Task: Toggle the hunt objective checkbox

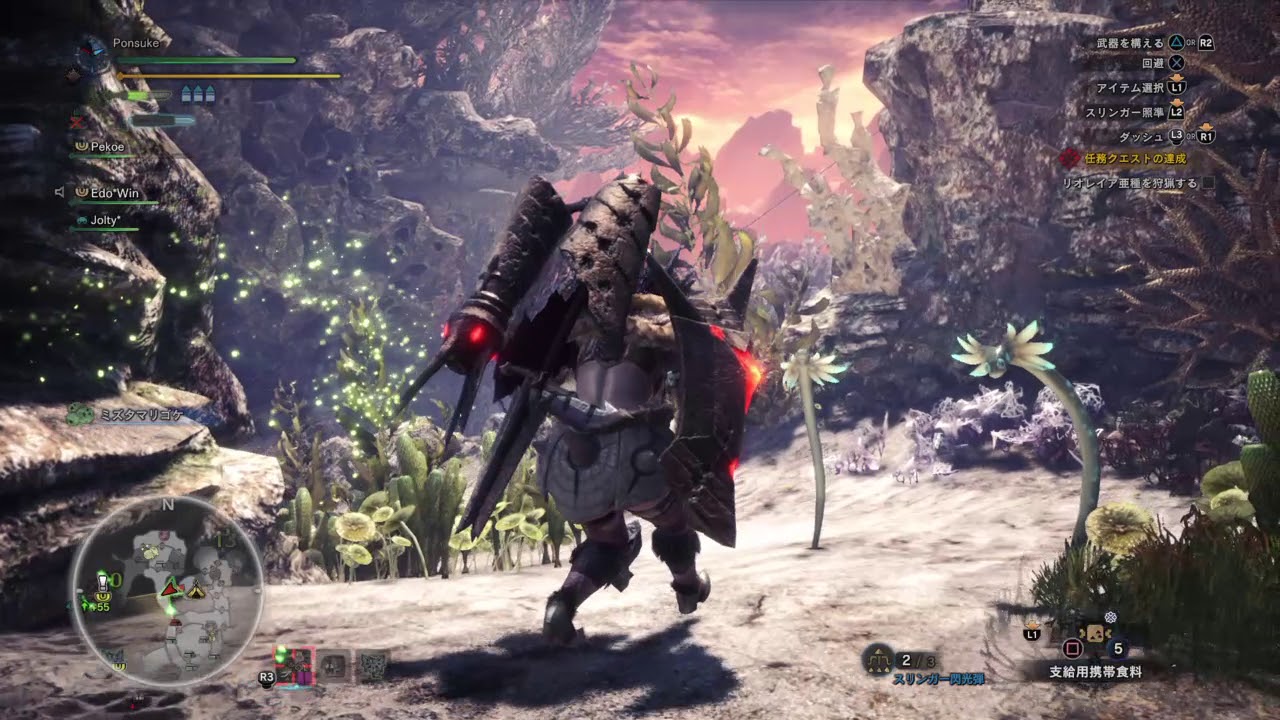Action: [1208, 183]
